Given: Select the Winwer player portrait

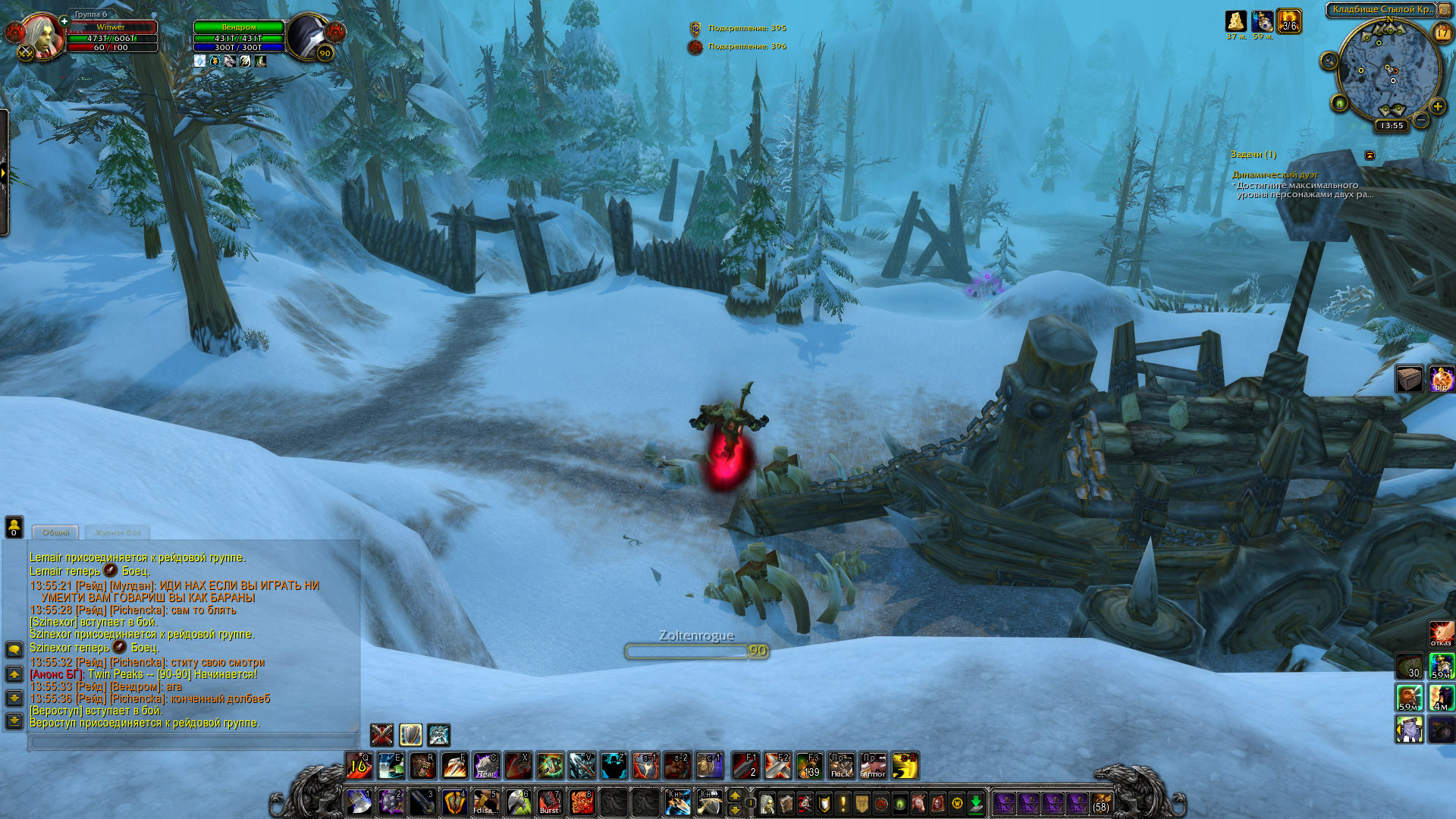Looking at the screenshot, I should tap(42, 36).
